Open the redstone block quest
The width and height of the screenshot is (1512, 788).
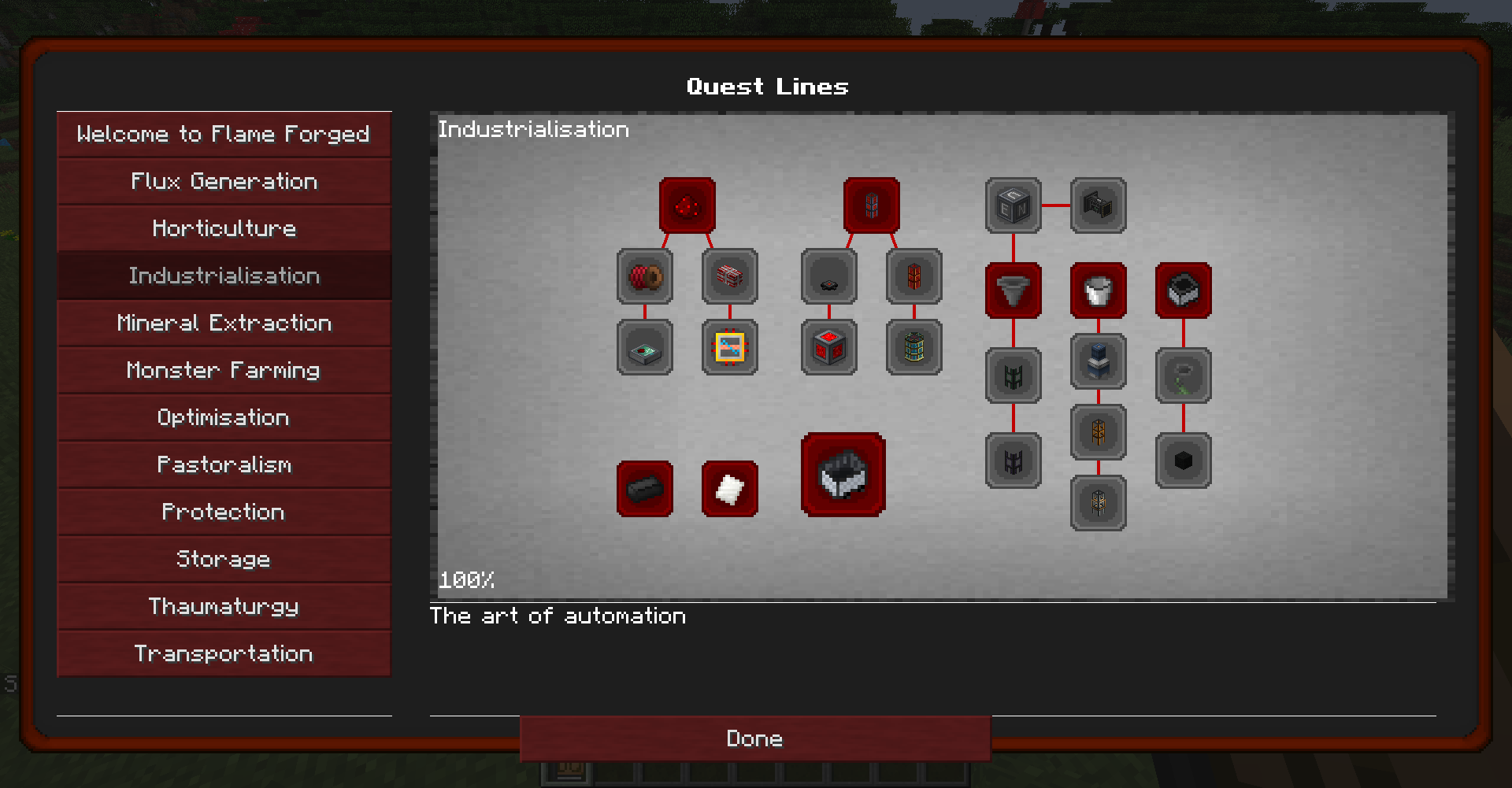tap(828, 346)
